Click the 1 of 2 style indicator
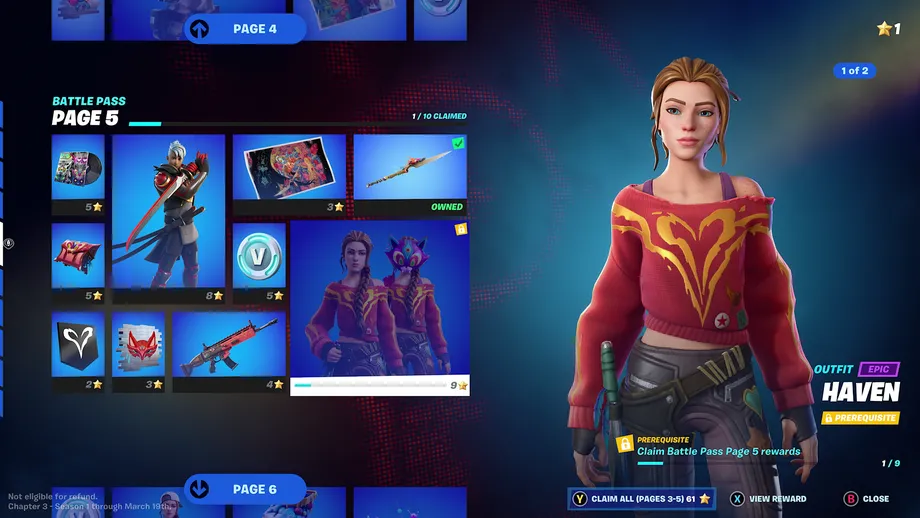 (855, 71)
